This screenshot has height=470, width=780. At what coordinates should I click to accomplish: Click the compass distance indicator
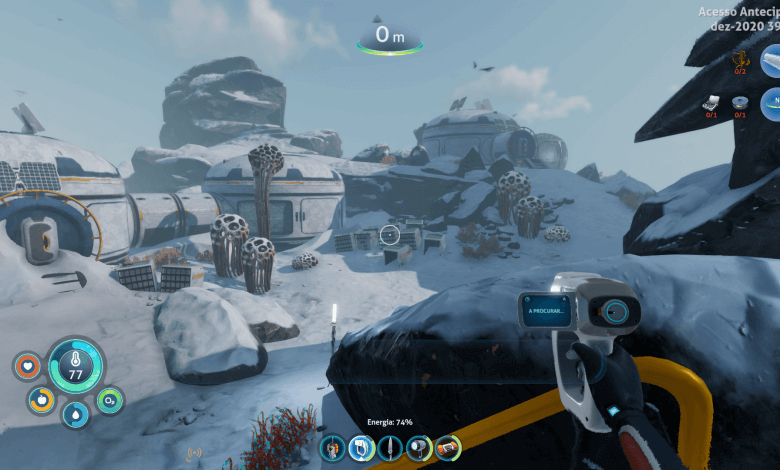pos(390,37)
